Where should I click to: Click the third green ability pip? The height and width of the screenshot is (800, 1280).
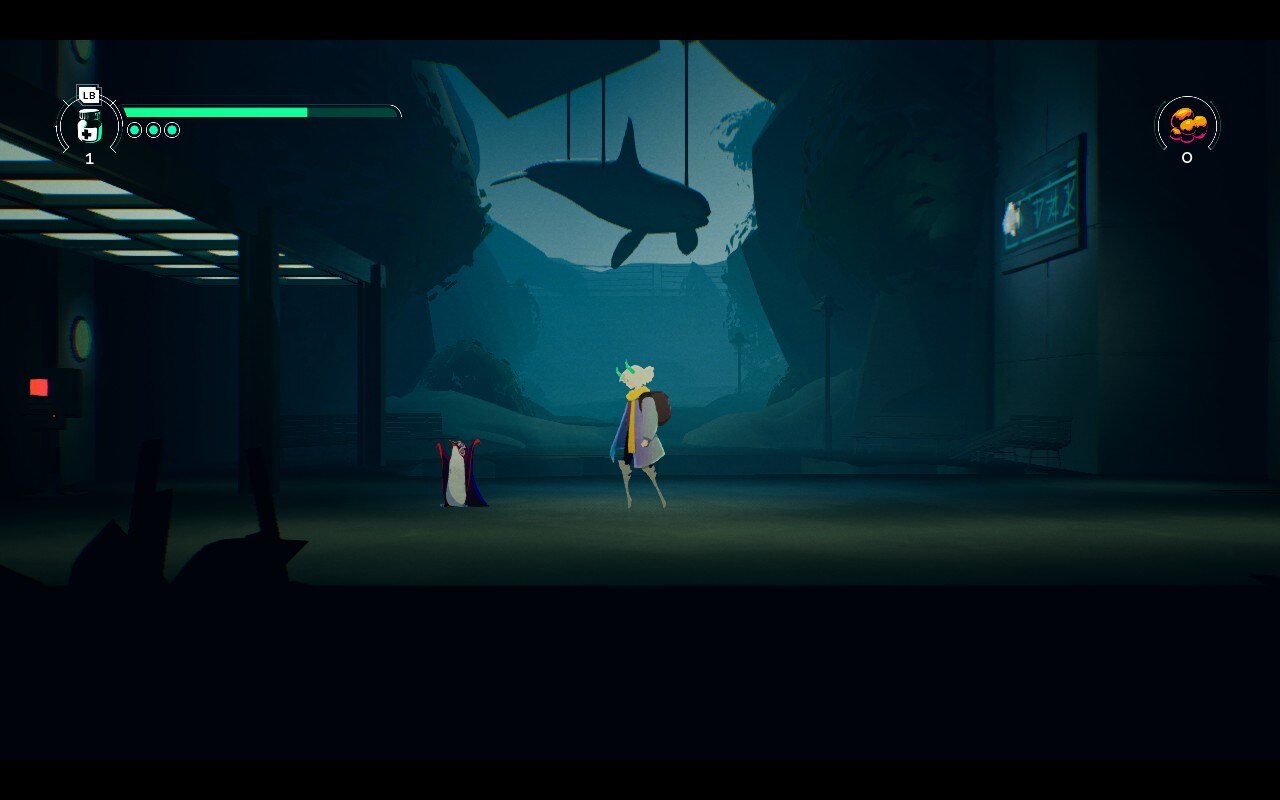click(172, 129)
